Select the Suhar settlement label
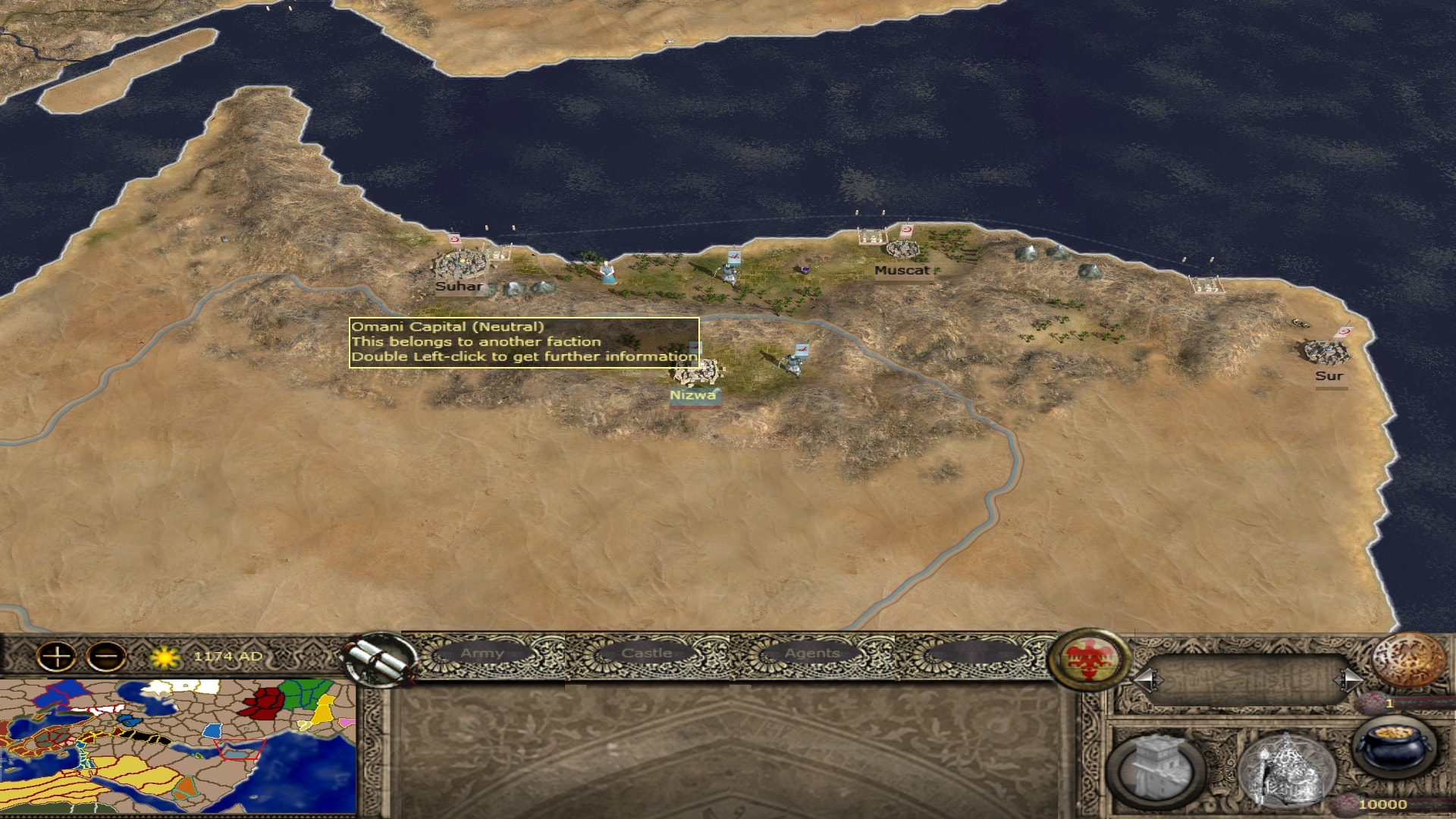The height and width of the screenshot is (819, 1456). [x=459, y=287]
